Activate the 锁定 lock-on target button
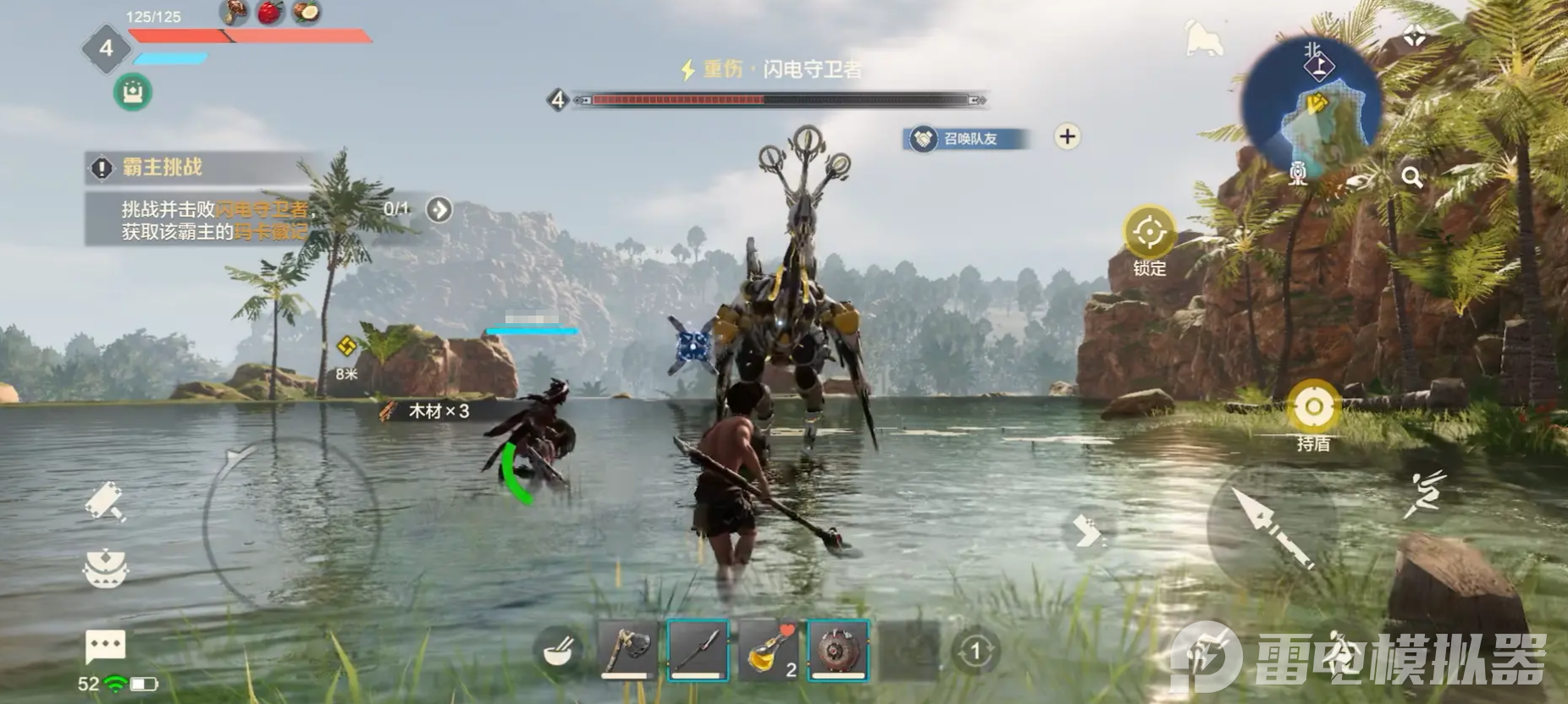 point(1149,234)
